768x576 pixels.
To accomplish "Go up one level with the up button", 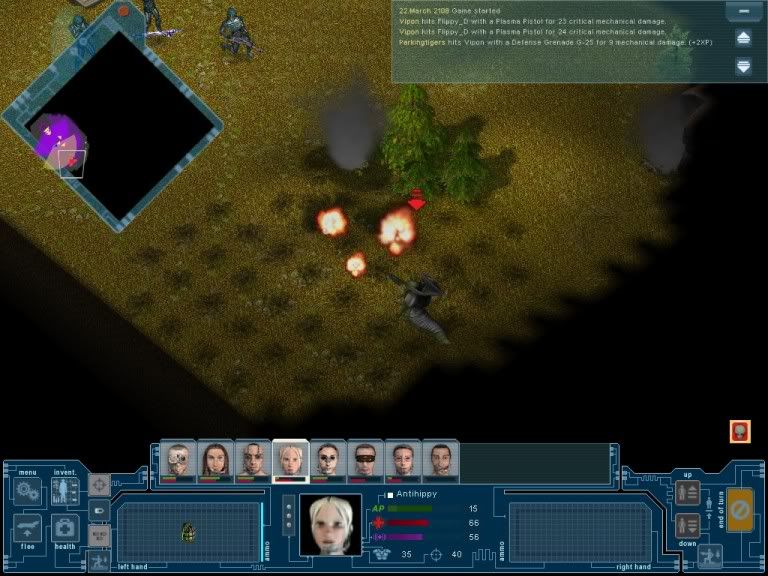I will click(x=687, y=492).
